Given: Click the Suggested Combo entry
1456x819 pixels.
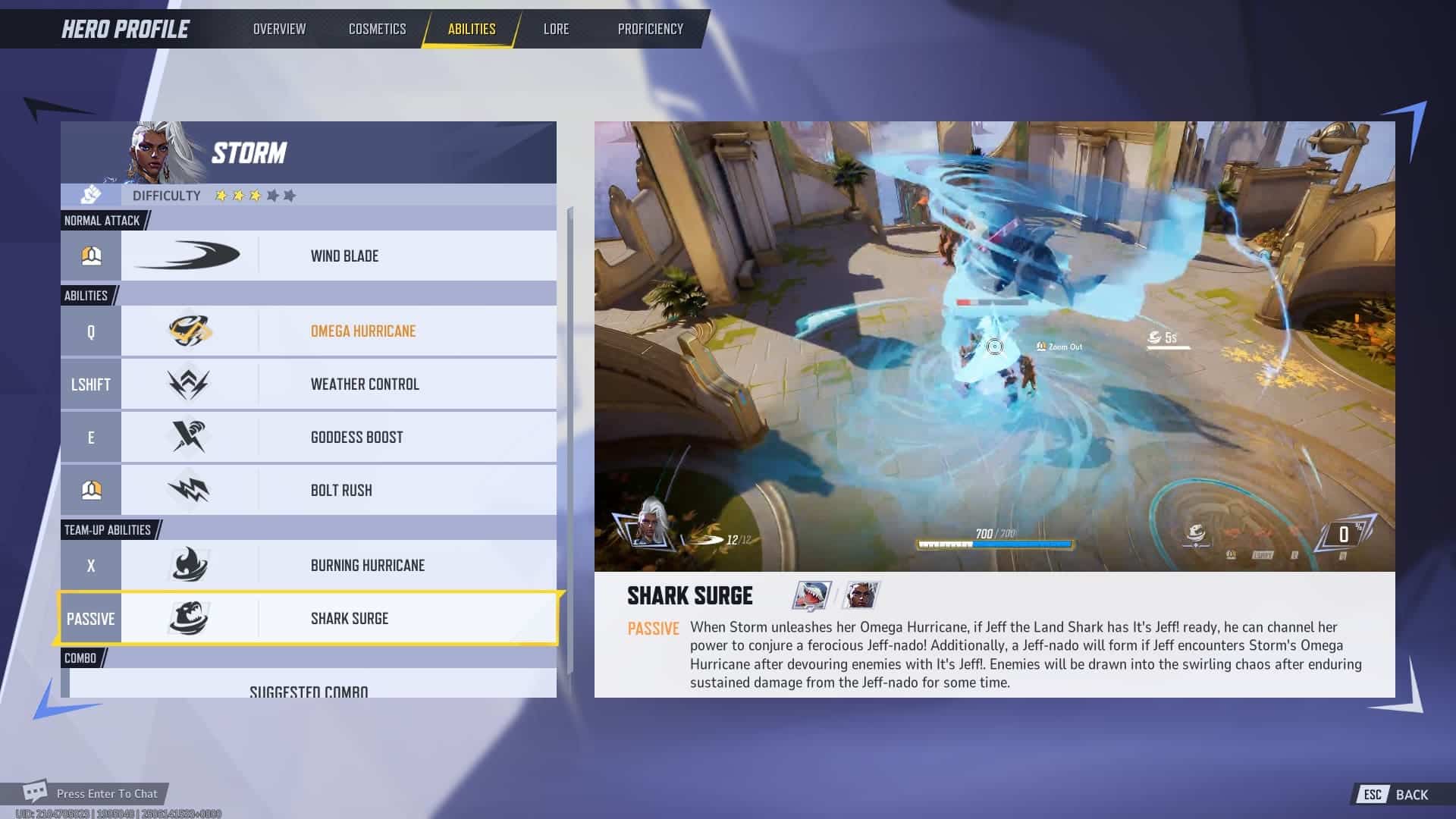Looking at the screenshot, I should pos(309,689).
